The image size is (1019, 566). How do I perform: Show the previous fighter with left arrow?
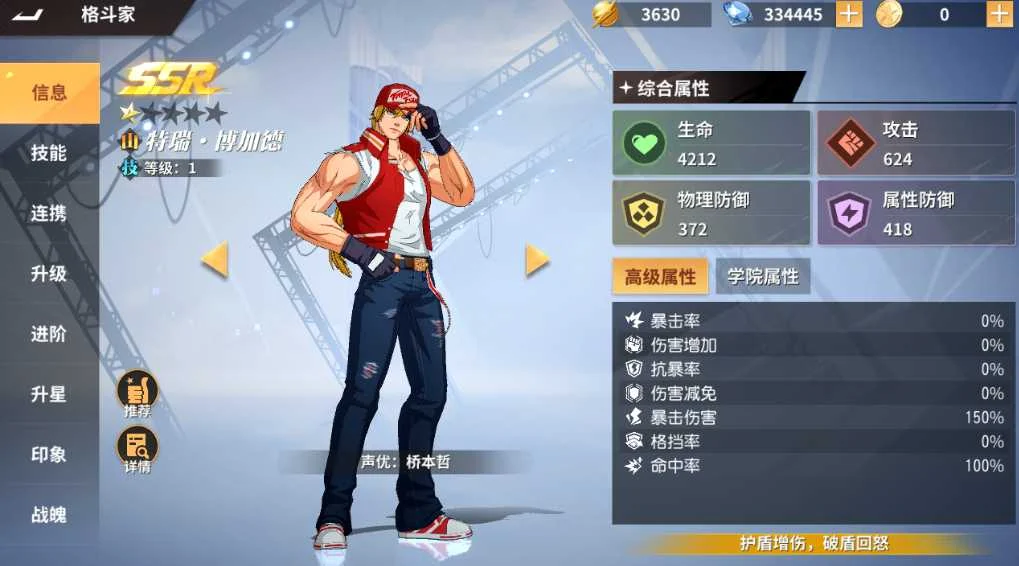(x=214, y=260)
